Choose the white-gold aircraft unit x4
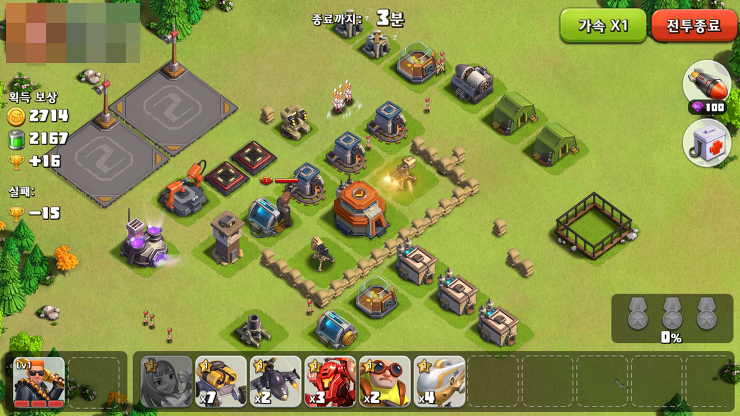 [440, 381]
